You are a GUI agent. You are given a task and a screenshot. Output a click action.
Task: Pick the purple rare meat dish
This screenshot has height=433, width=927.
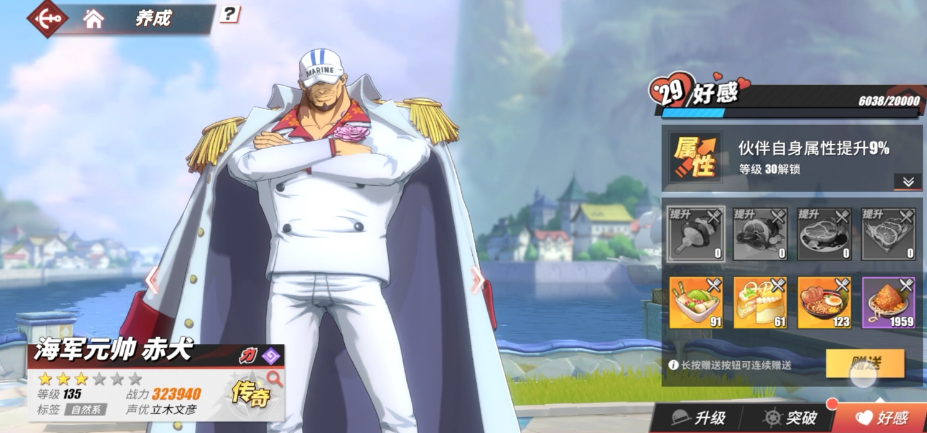pos(889,302)
